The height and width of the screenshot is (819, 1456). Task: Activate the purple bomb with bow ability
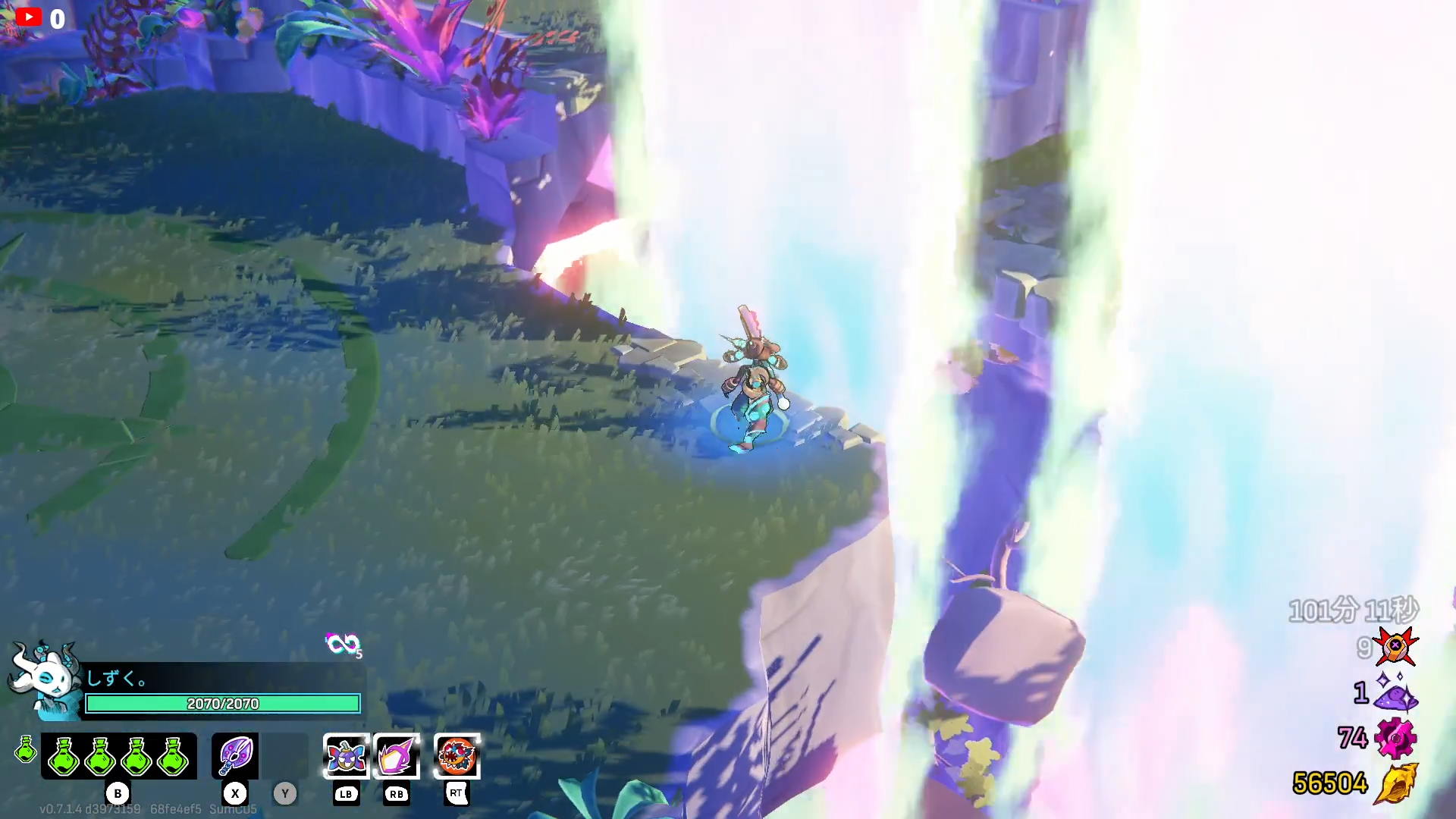coord(346,756)
